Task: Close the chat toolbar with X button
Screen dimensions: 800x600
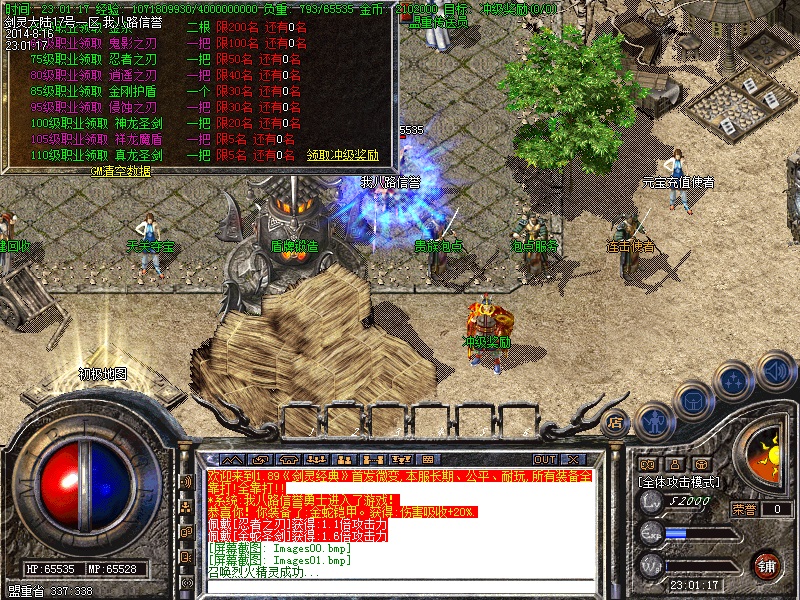Action: 575,460
